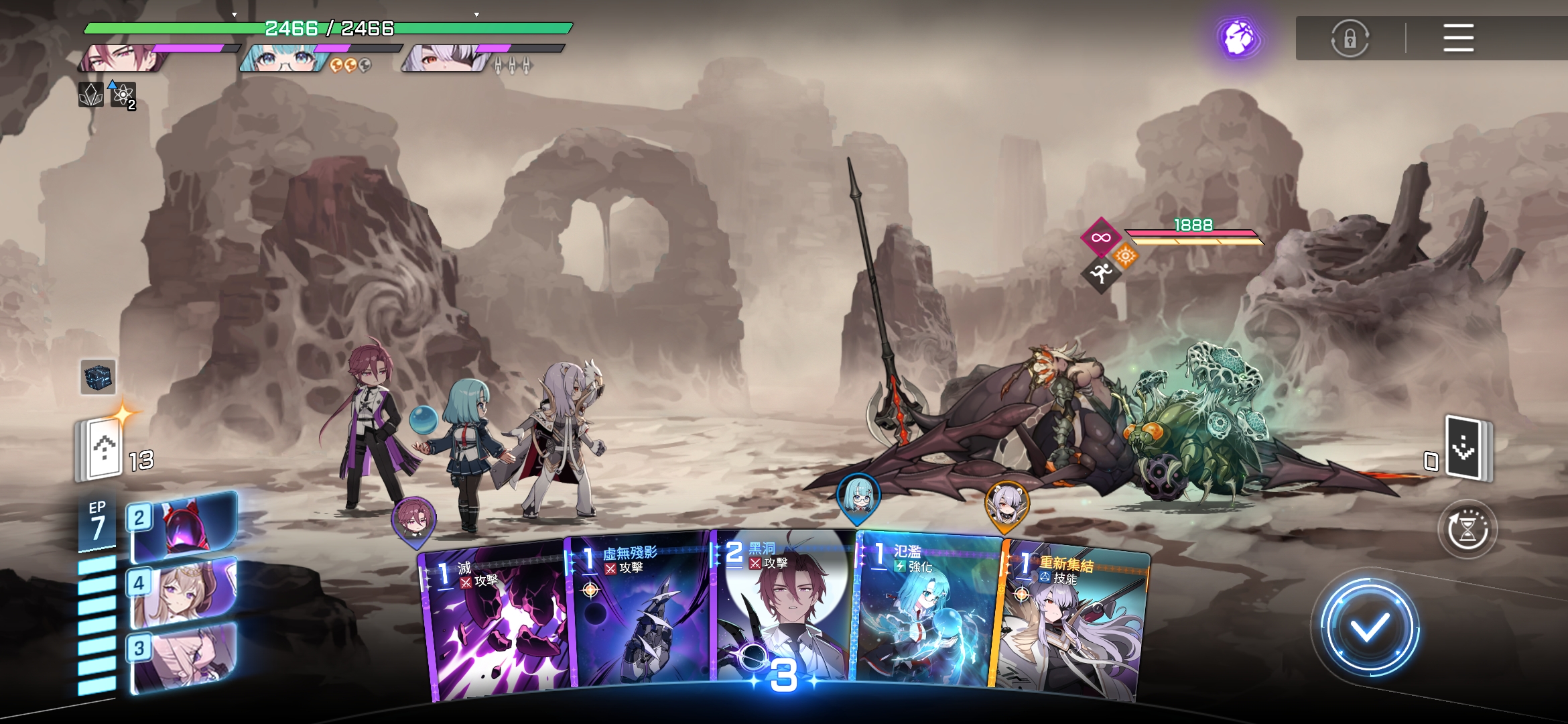This screenshot has width=1568, height=724.
Task: View the discard pile
Action: [1465, 448]
